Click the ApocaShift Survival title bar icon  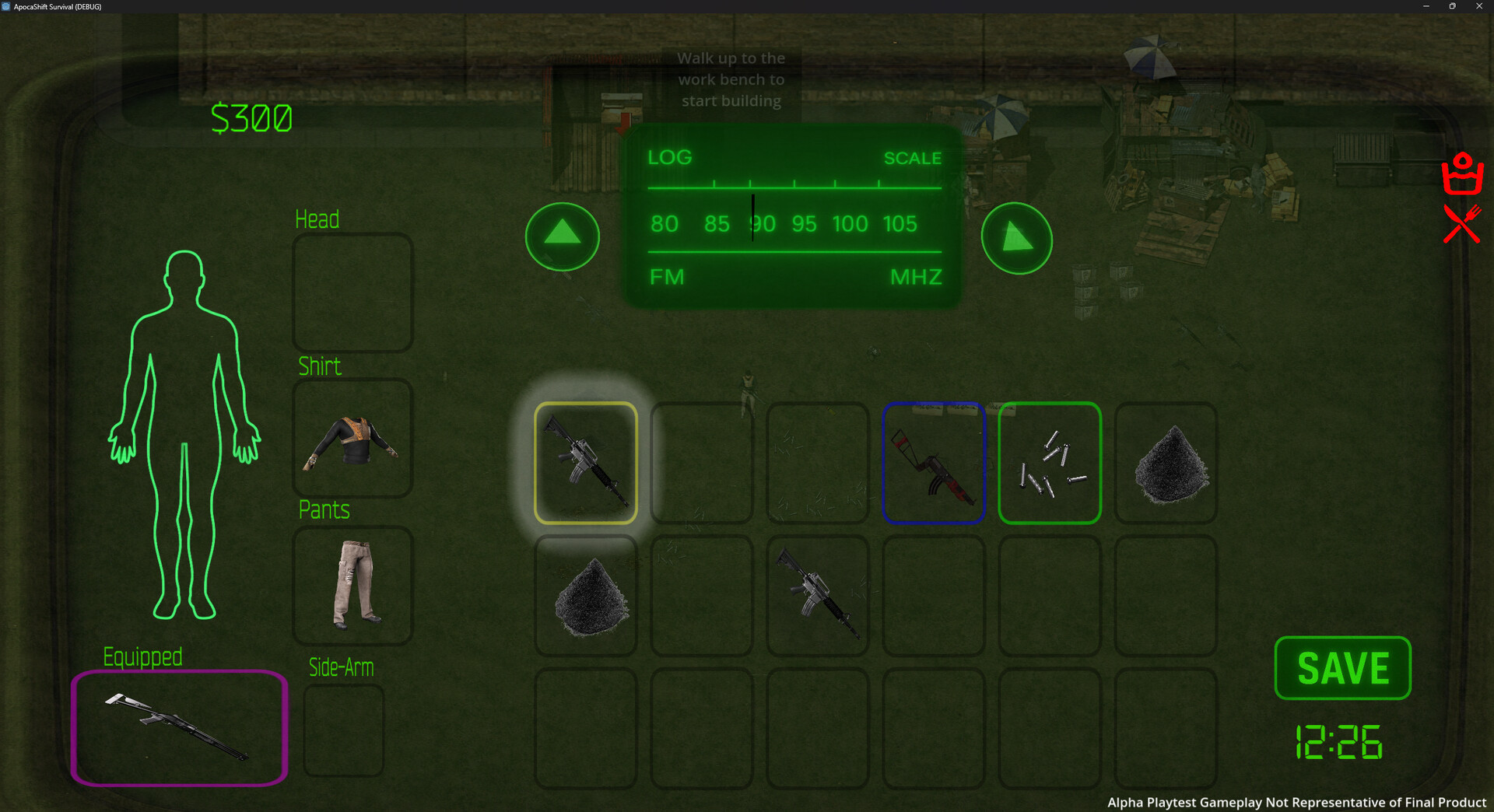[x=6, y=6]
